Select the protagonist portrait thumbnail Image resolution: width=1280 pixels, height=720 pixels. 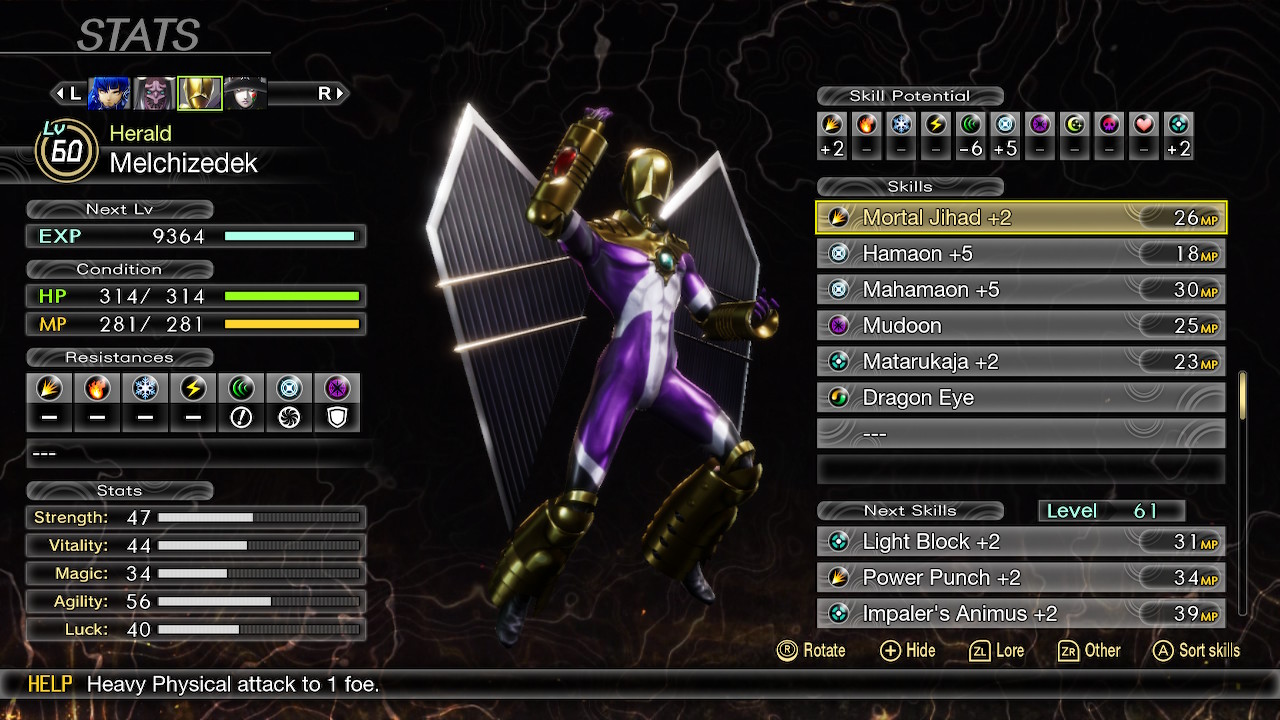point(108,92)
